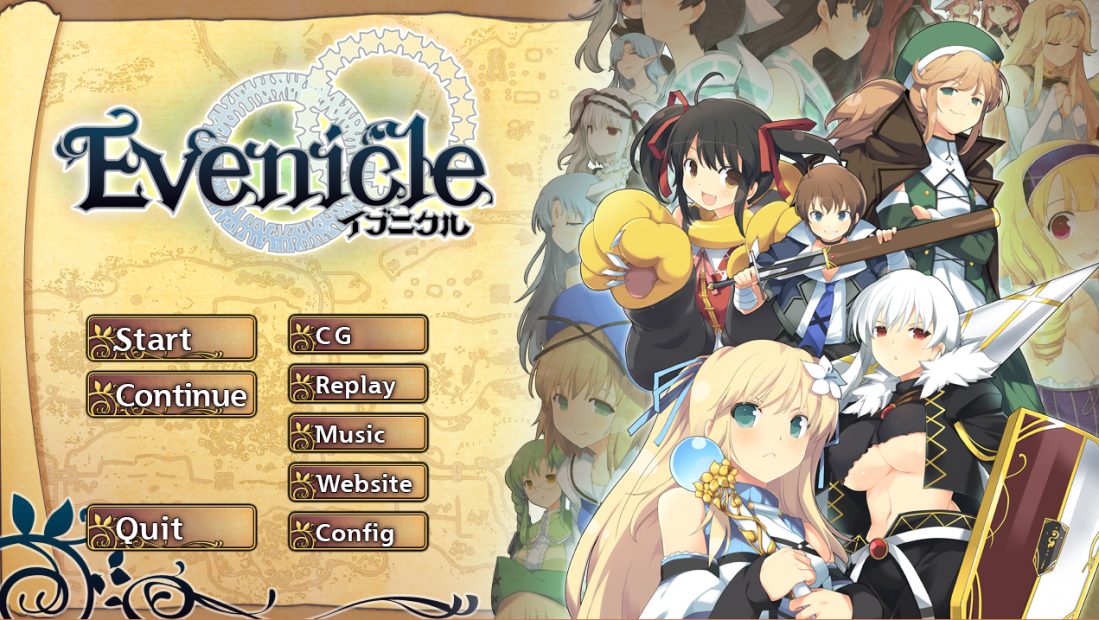Open the CG gallery
The height and width of the screenshot is (620, 1099).
pyautogui.click(x=358, y=335)
